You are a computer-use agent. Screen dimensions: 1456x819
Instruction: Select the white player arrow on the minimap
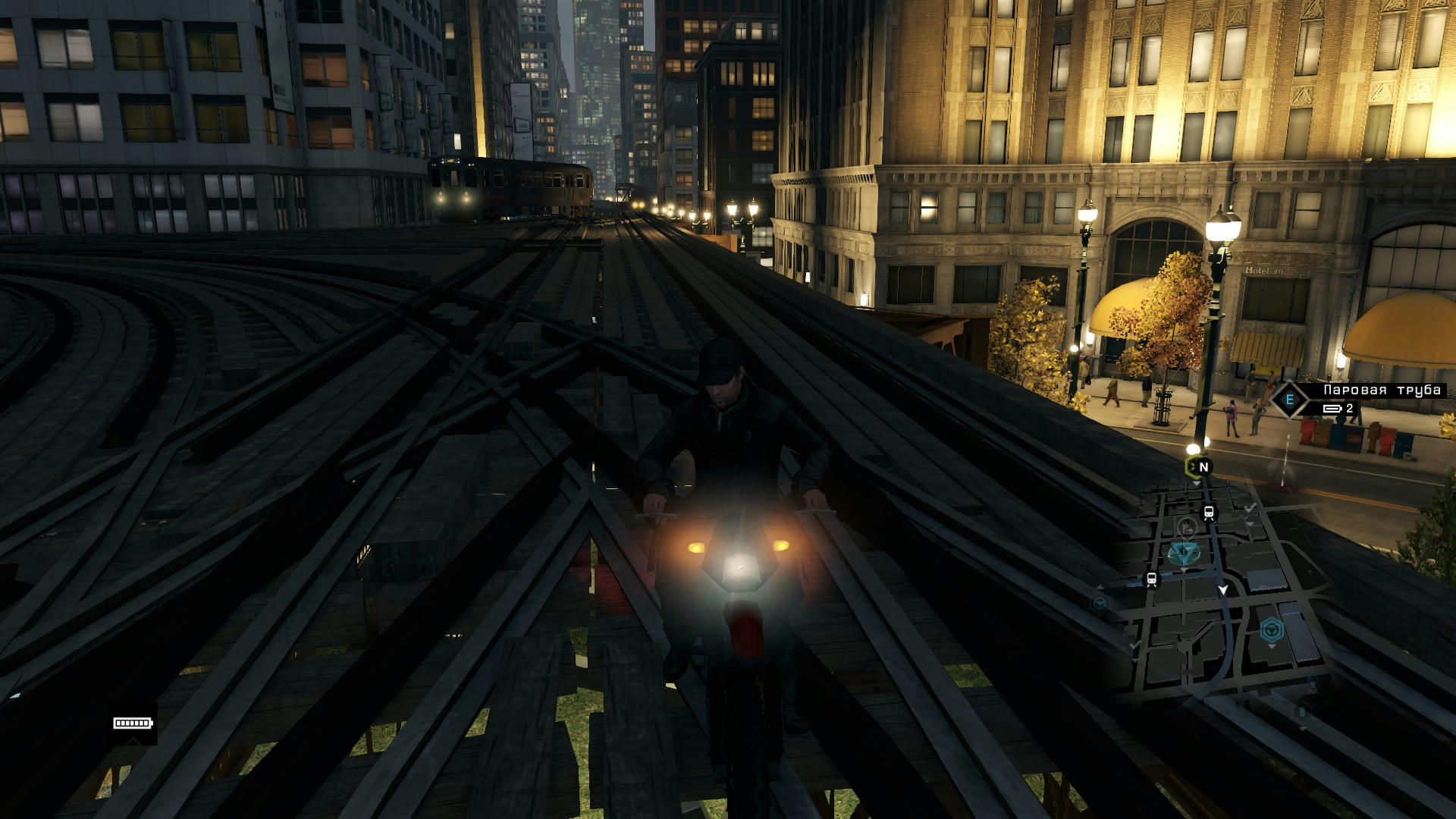click(1222, 589)
